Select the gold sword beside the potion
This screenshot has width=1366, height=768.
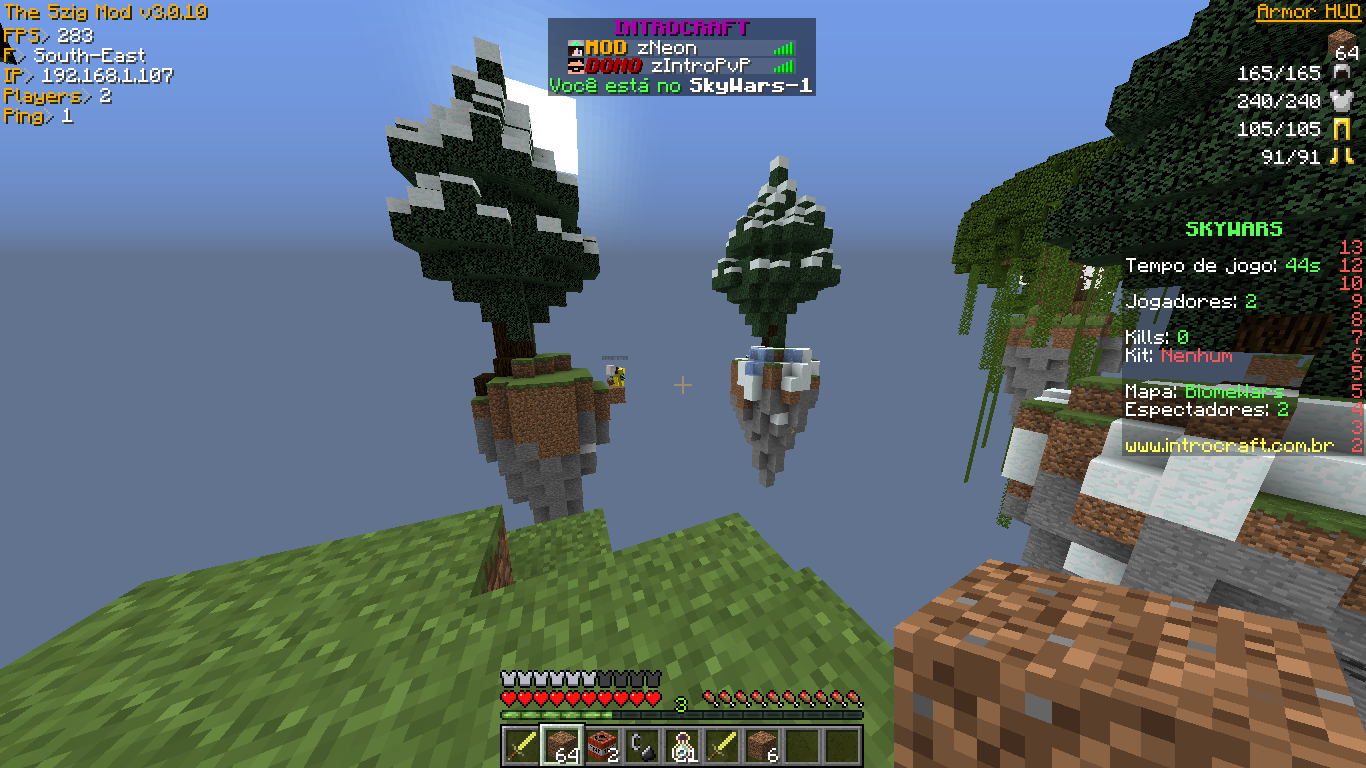coord(722,745)
